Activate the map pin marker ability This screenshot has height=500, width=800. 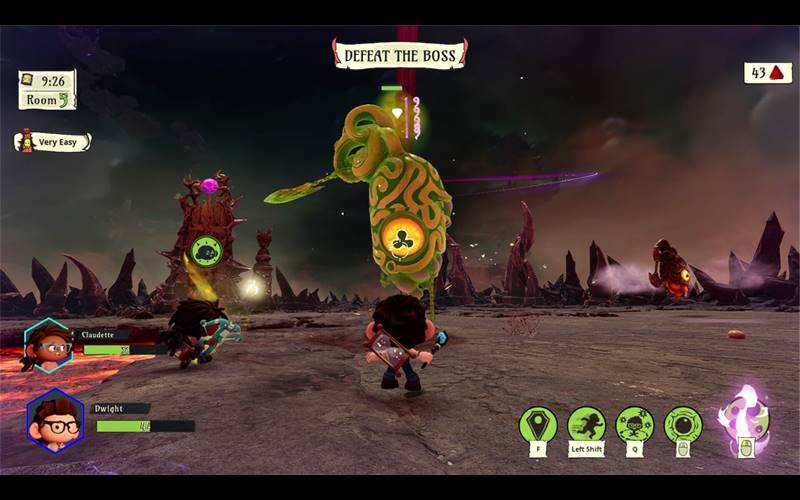click(x=538, y=425)
